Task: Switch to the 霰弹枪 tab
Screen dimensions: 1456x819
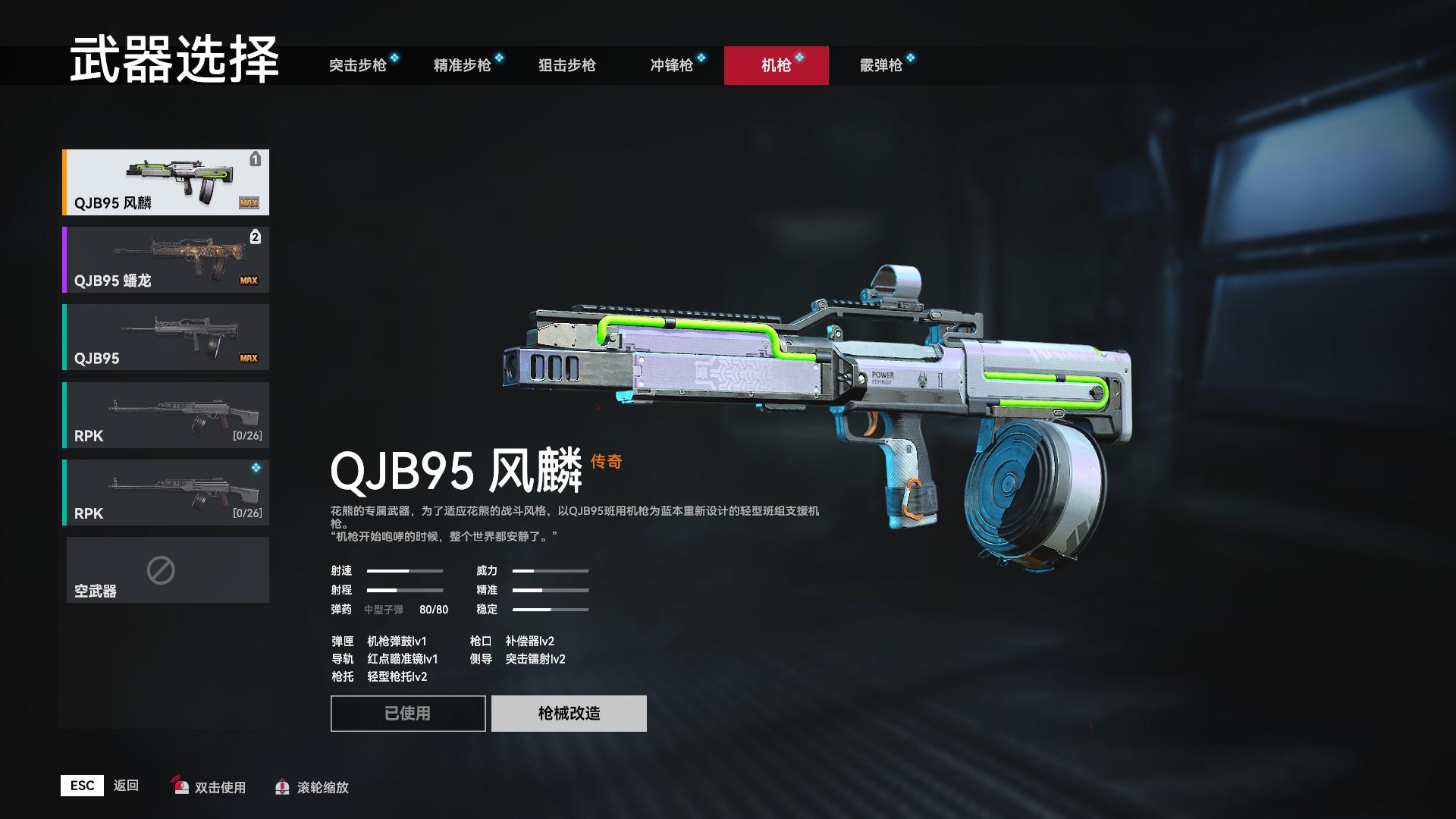Action: pos(881,65)
